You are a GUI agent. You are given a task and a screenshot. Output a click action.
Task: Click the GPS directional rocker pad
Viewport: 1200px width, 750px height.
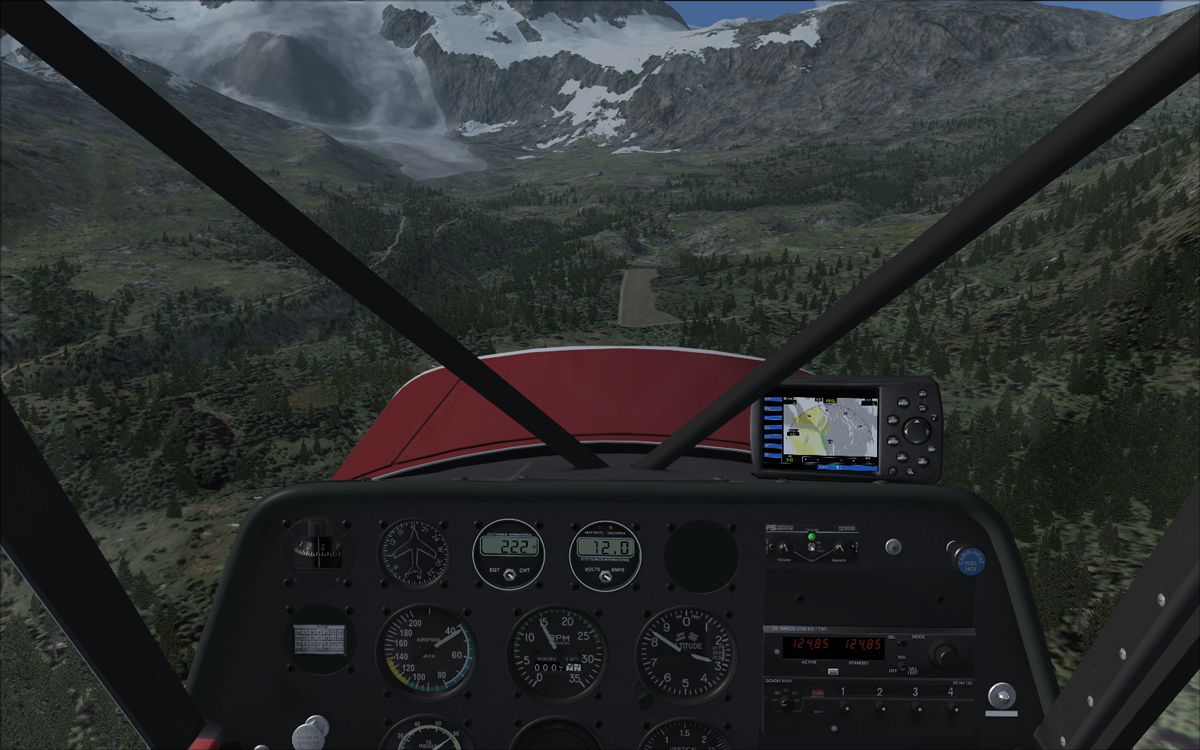tap(916, 430)
